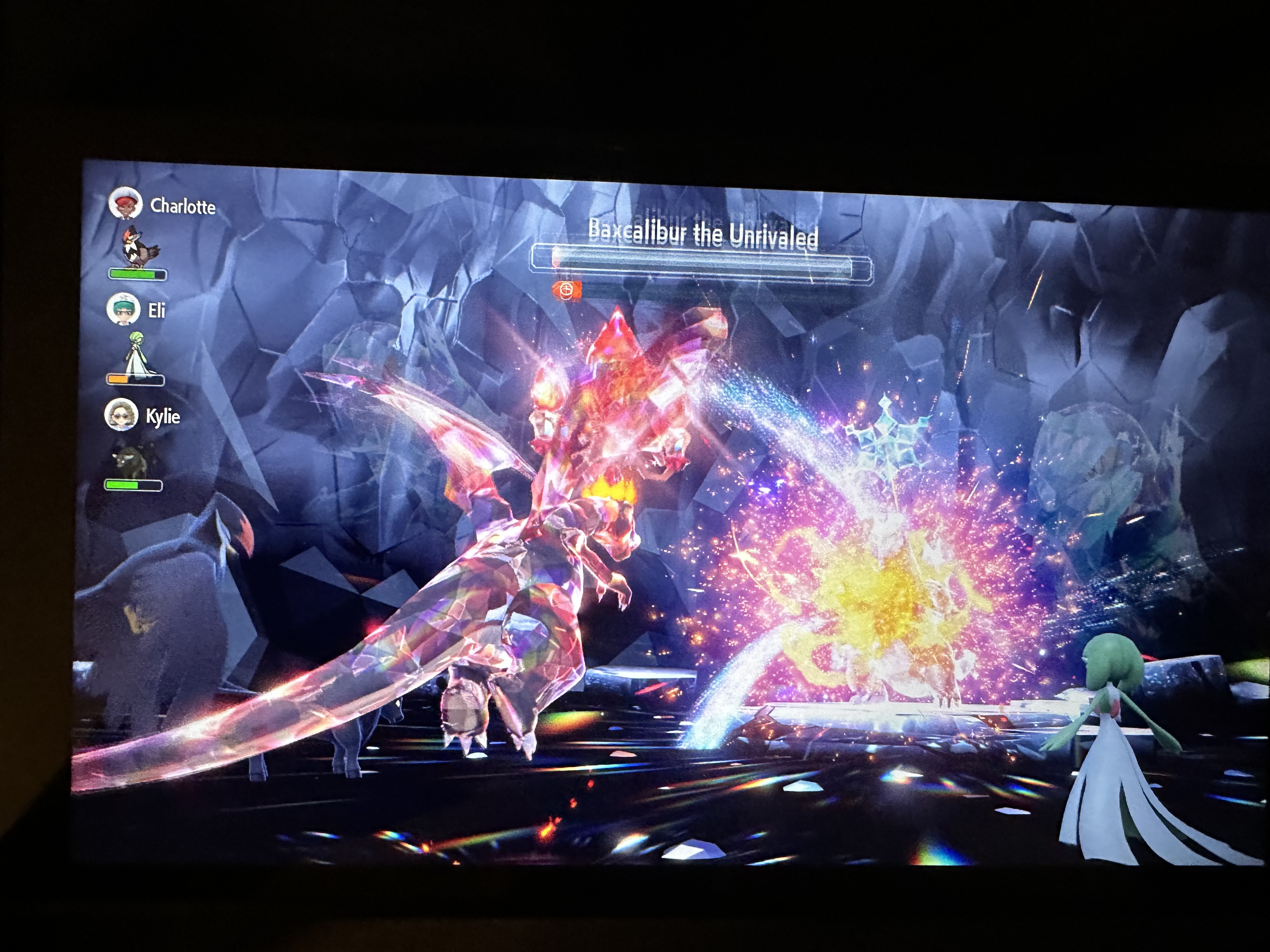The height and width of the screenshot is (952, 1270).
Task: Select Charlotte's trainer avatar
Action: click(x=125, y=203)
